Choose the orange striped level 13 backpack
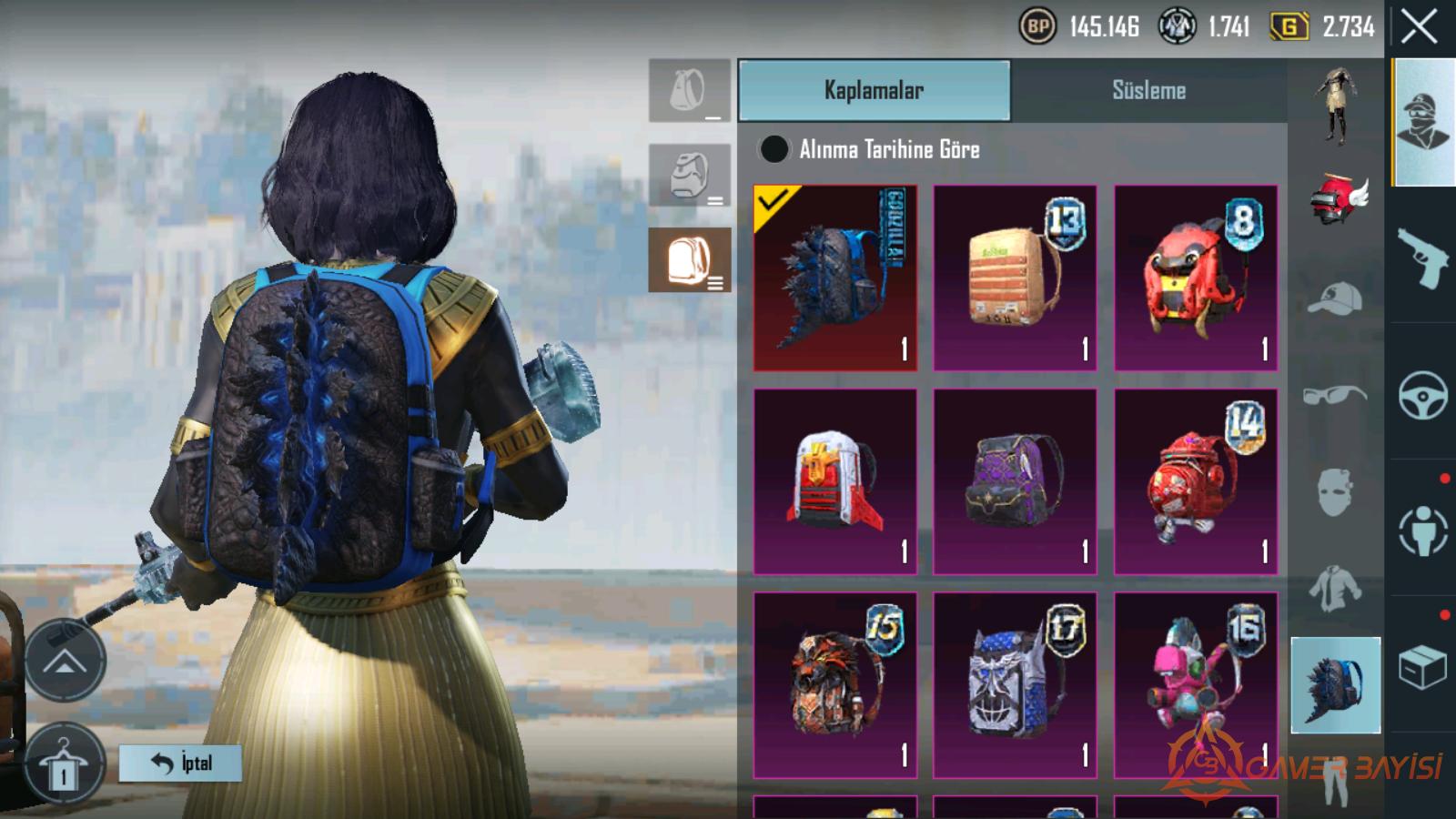Screen dimensions: 1456x819 pos(1015,278)
